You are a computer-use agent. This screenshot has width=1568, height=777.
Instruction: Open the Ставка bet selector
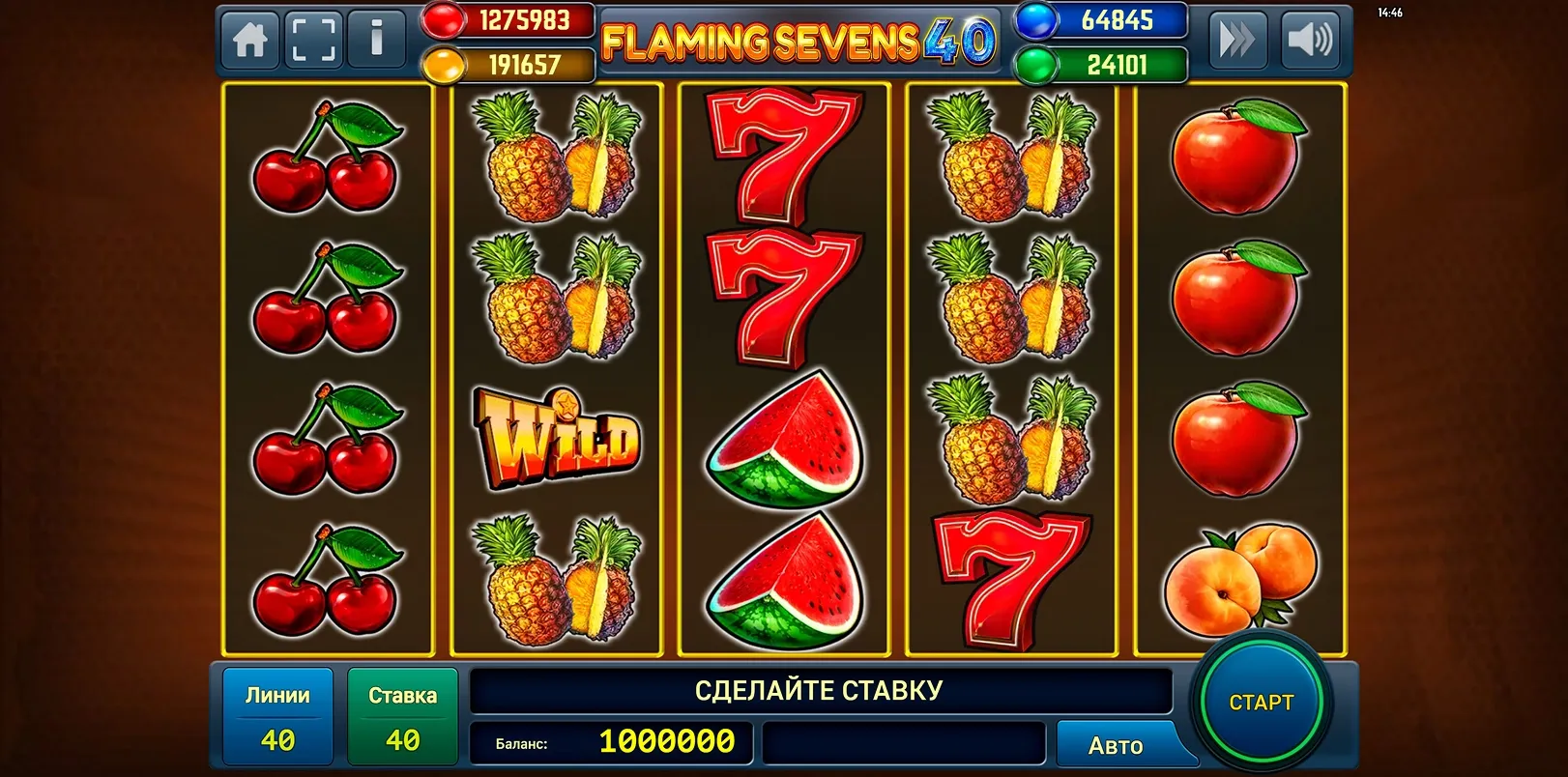coord(403,715)
